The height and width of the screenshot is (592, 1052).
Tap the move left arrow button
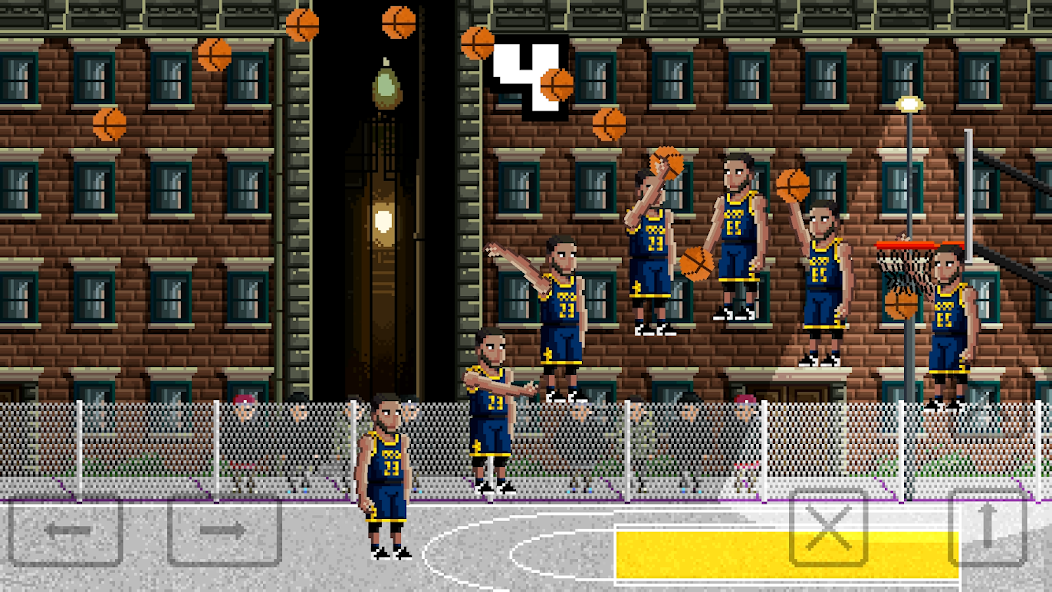pyautogui.click(x=66, y=531)
